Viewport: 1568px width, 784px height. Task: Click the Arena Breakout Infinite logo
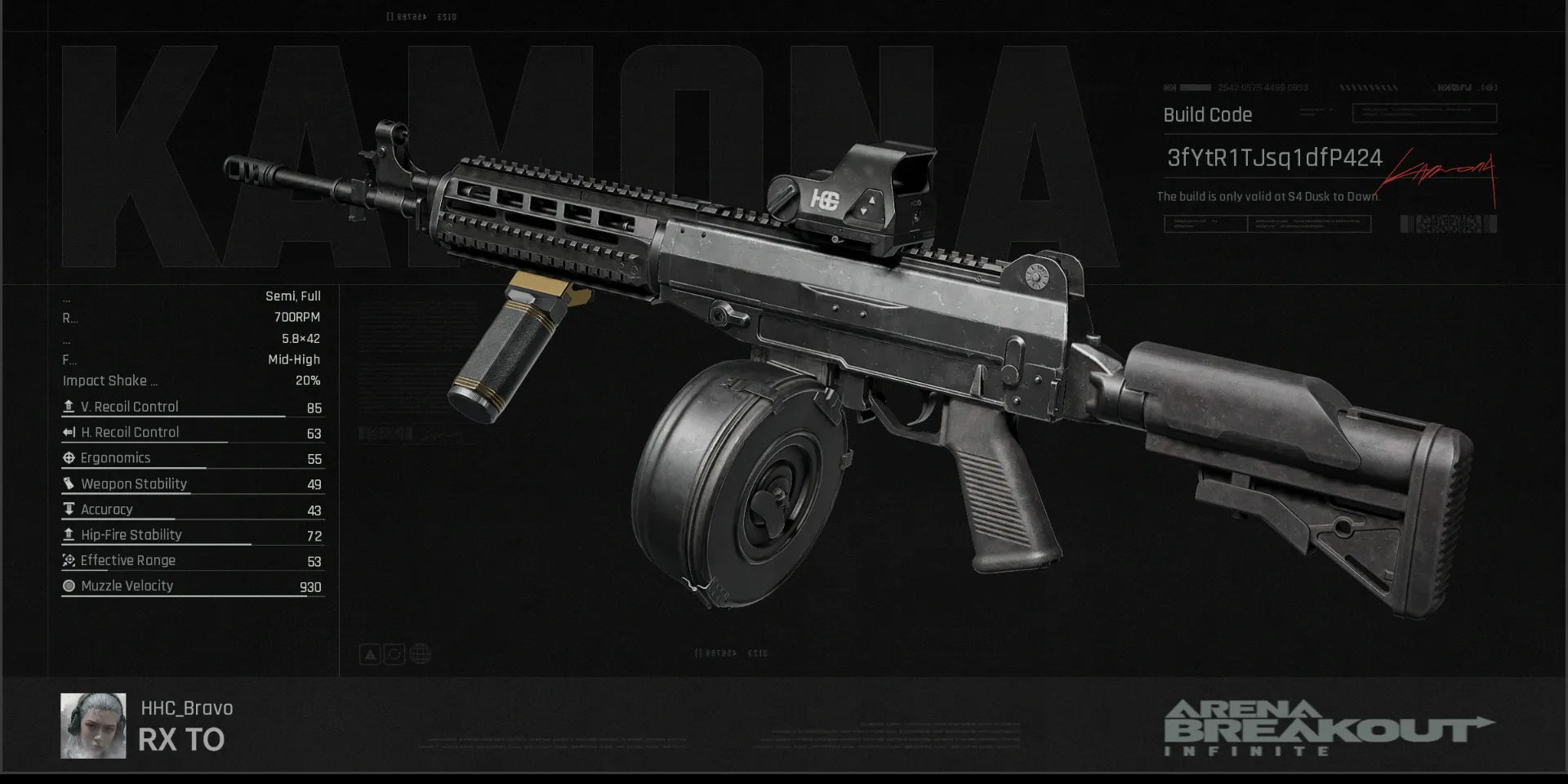tap(1327, 727)
